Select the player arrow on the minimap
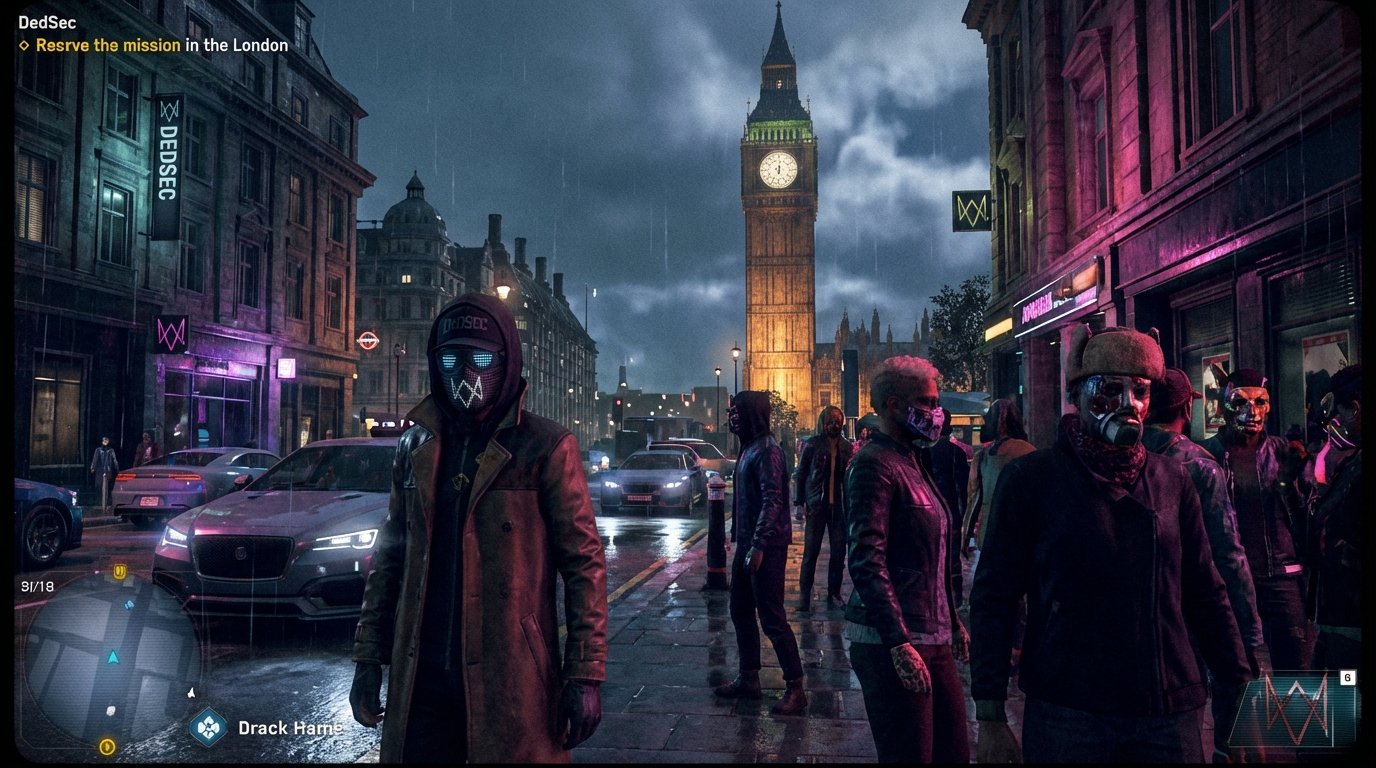 tap(114, 657)
